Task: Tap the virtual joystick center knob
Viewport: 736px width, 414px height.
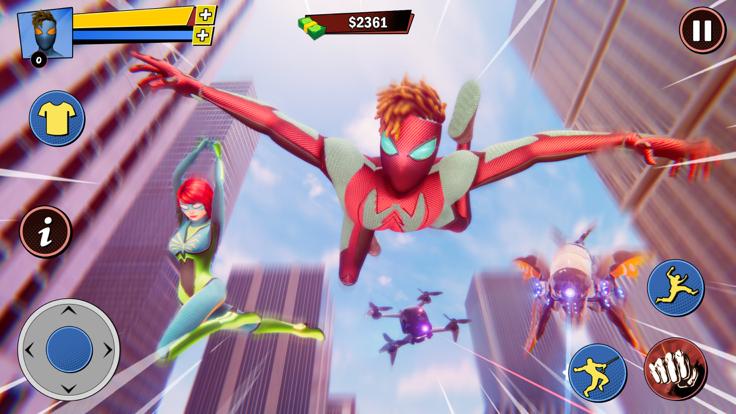Action: pos(68,349)
